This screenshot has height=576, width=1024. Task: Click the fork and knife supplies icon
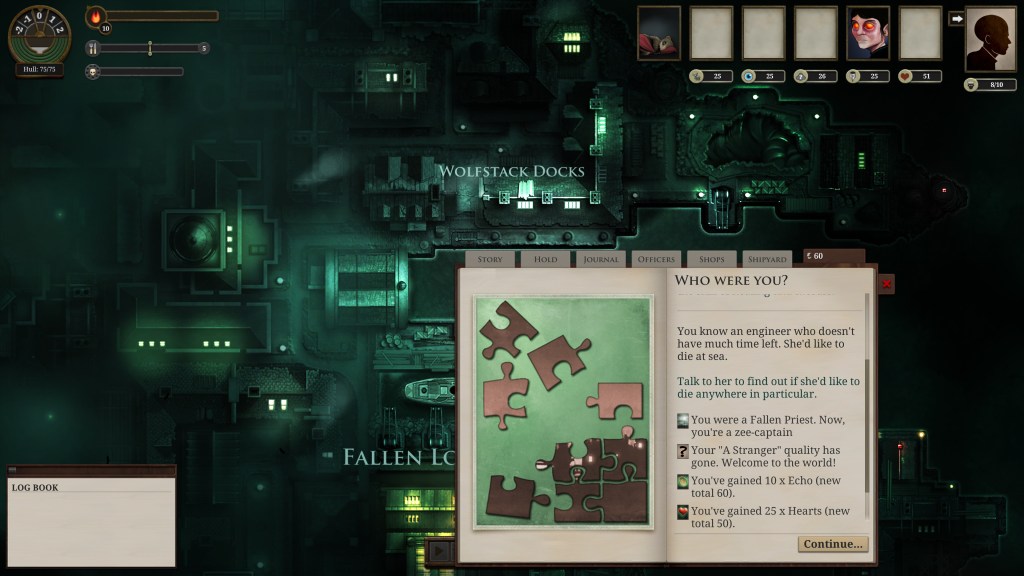pyautogui.click(x=93, y=48)
